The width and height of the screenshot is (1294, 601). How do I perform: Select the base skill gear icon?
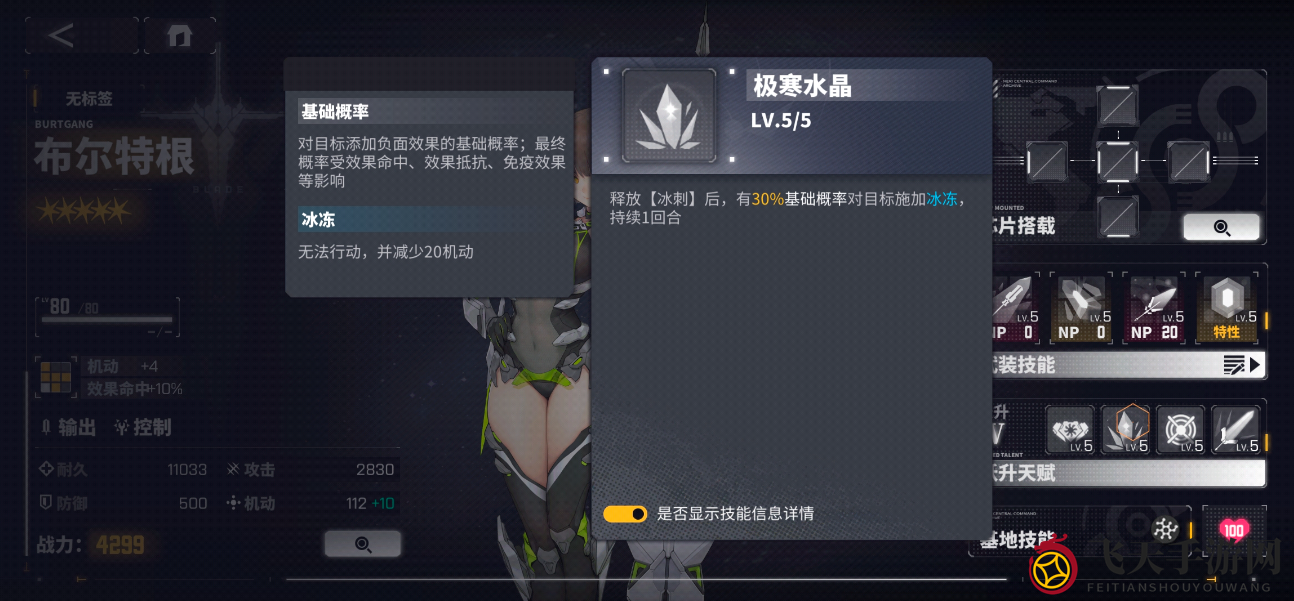[1165, 530]
